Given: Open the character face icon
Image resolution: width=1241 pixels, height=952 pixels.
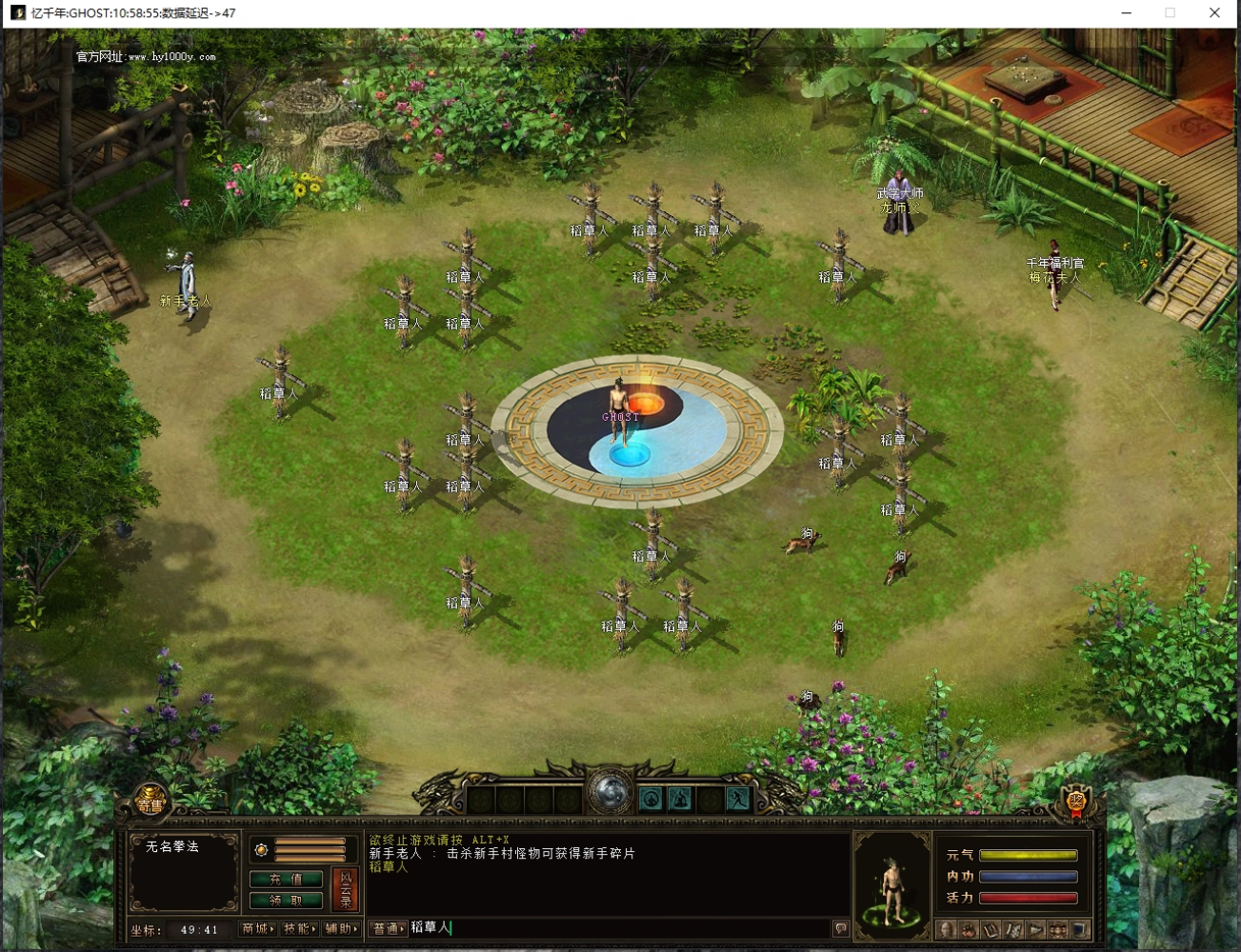Looking at the screenshot, I should point(947,929).
